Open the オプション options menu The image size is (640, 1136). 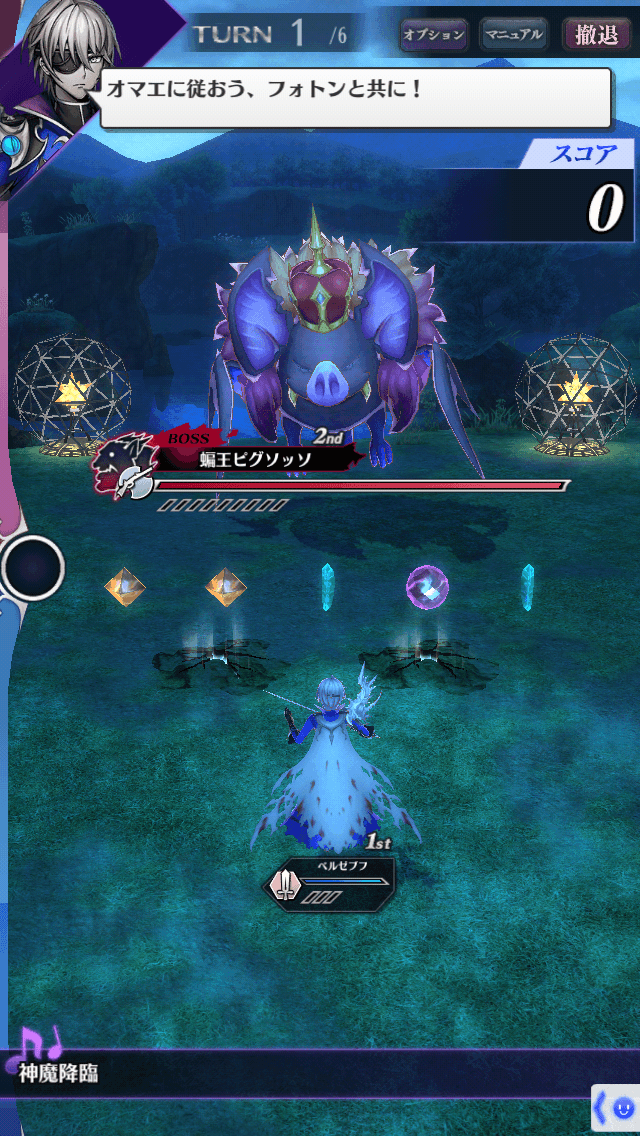pyautogui.click(x=434, y=35)
